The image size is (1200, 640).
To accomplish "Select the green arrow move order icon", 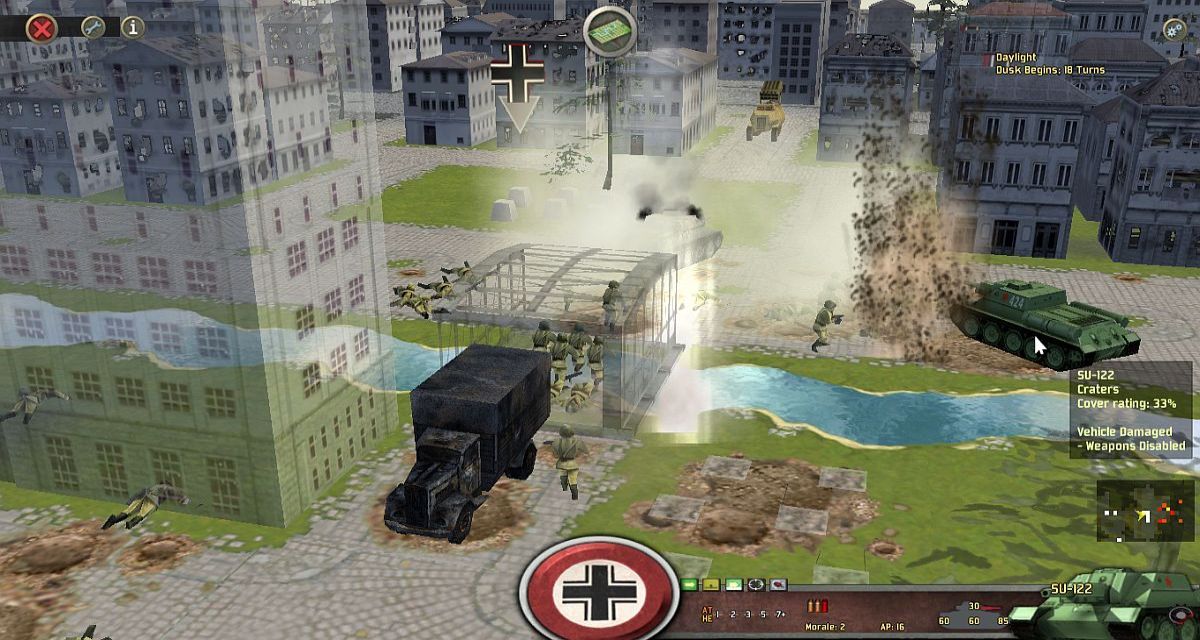I will [x=690, y=584].
